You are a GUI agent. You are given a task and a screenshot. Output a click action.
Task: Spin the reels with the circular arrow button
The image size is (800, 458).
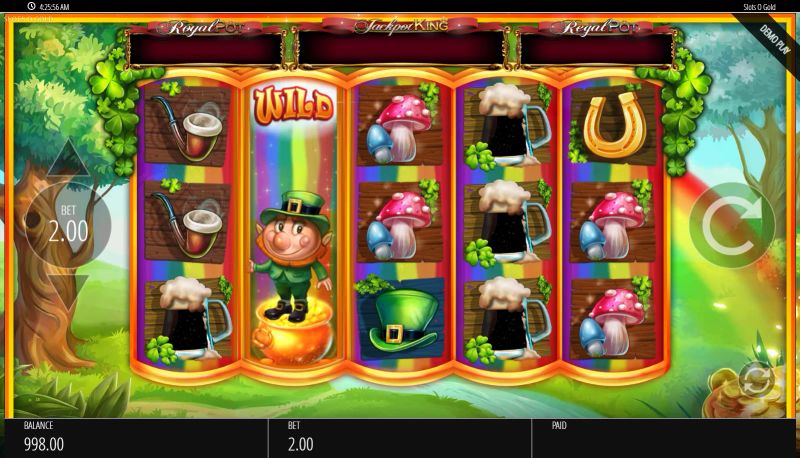[731, 225]
